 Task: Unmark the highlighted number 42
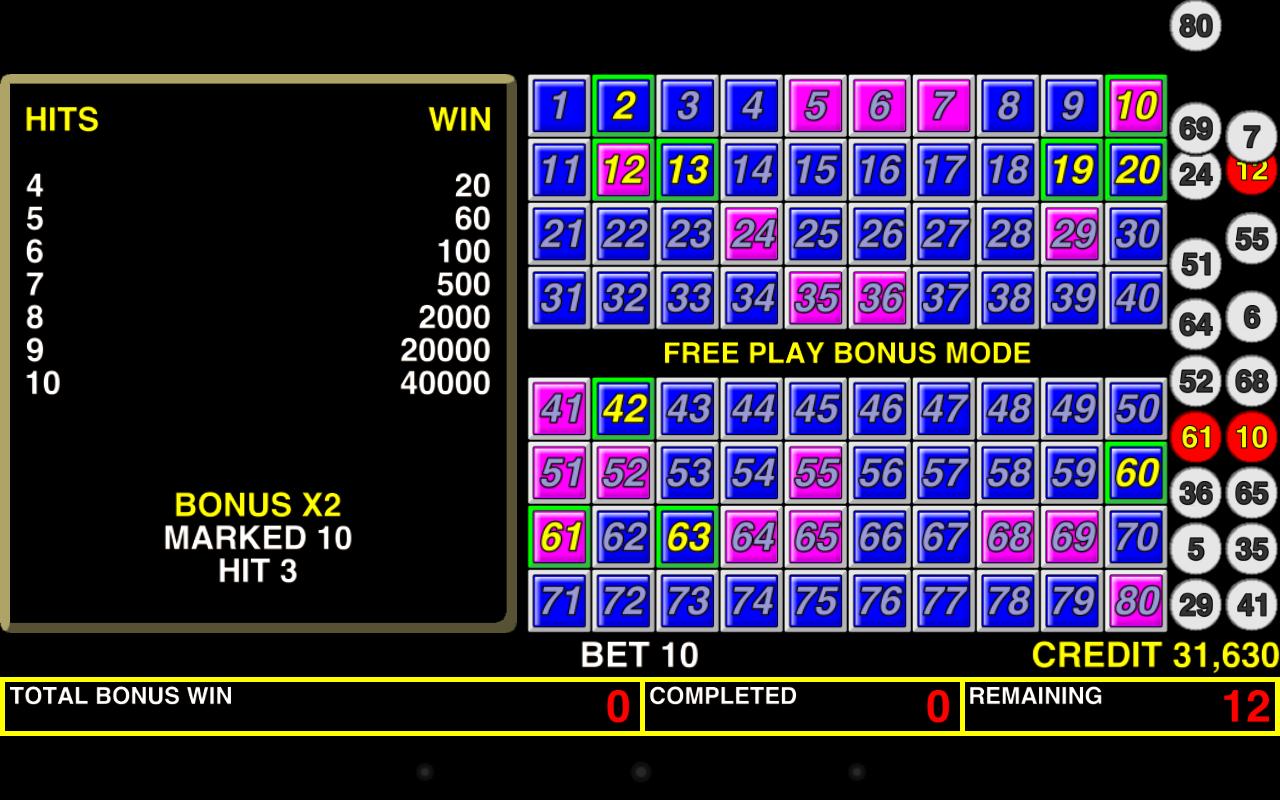(x=622, y=409)
